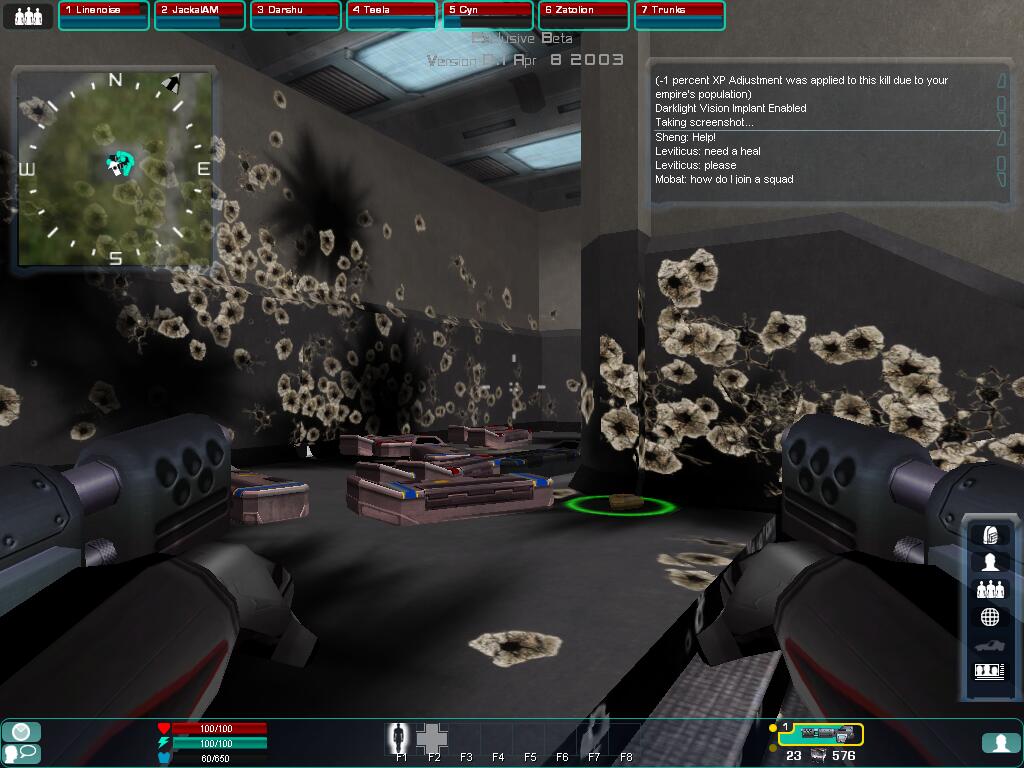
Task: Select squad member JackalAM
Action: [x=200, y=15]
